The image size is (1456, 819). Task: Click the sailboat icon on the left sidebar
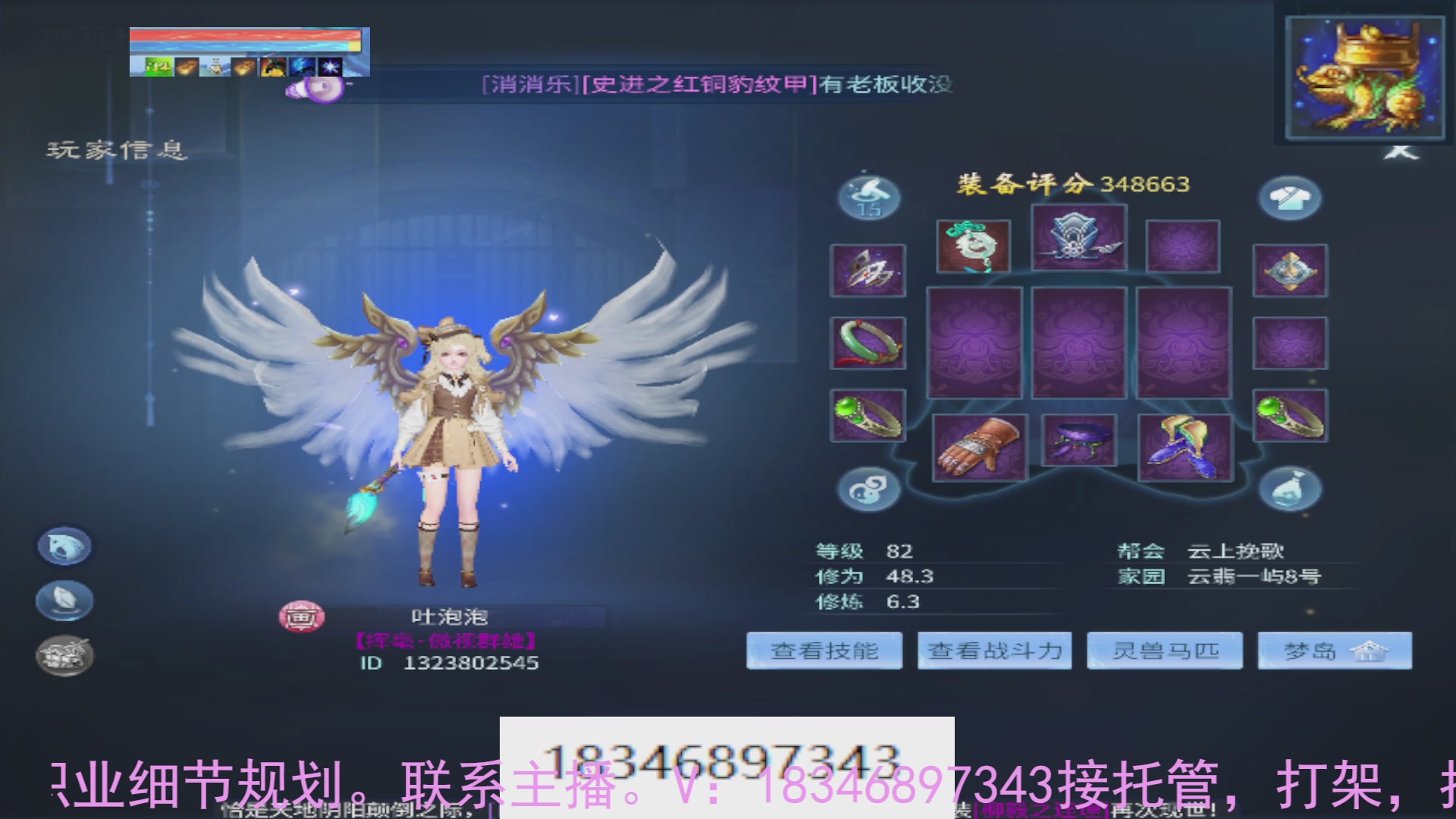[x=64, y=600]
